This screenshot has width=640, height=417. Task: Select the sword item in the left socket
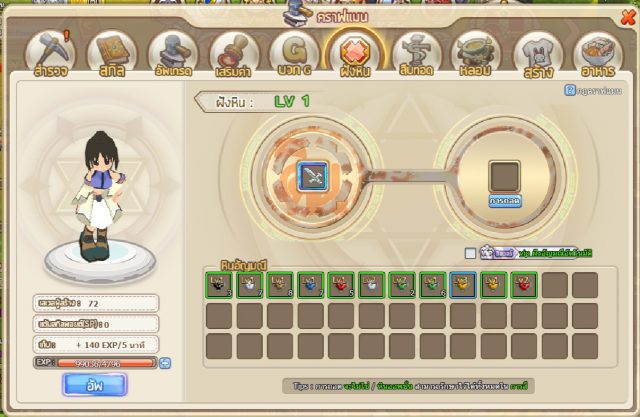click(x=312, y=177)
